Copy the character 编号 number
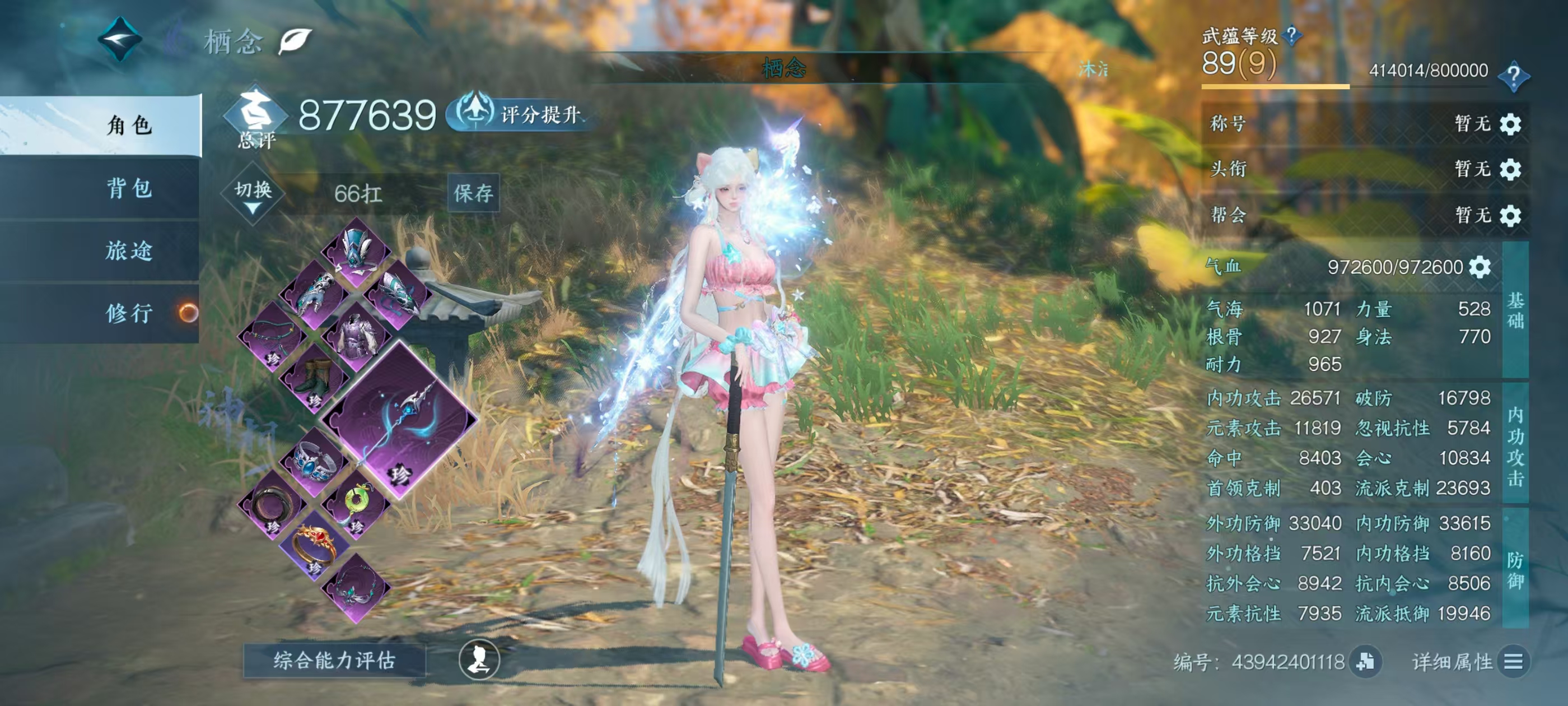1568x706 pixels. [x=1365, y=662]
